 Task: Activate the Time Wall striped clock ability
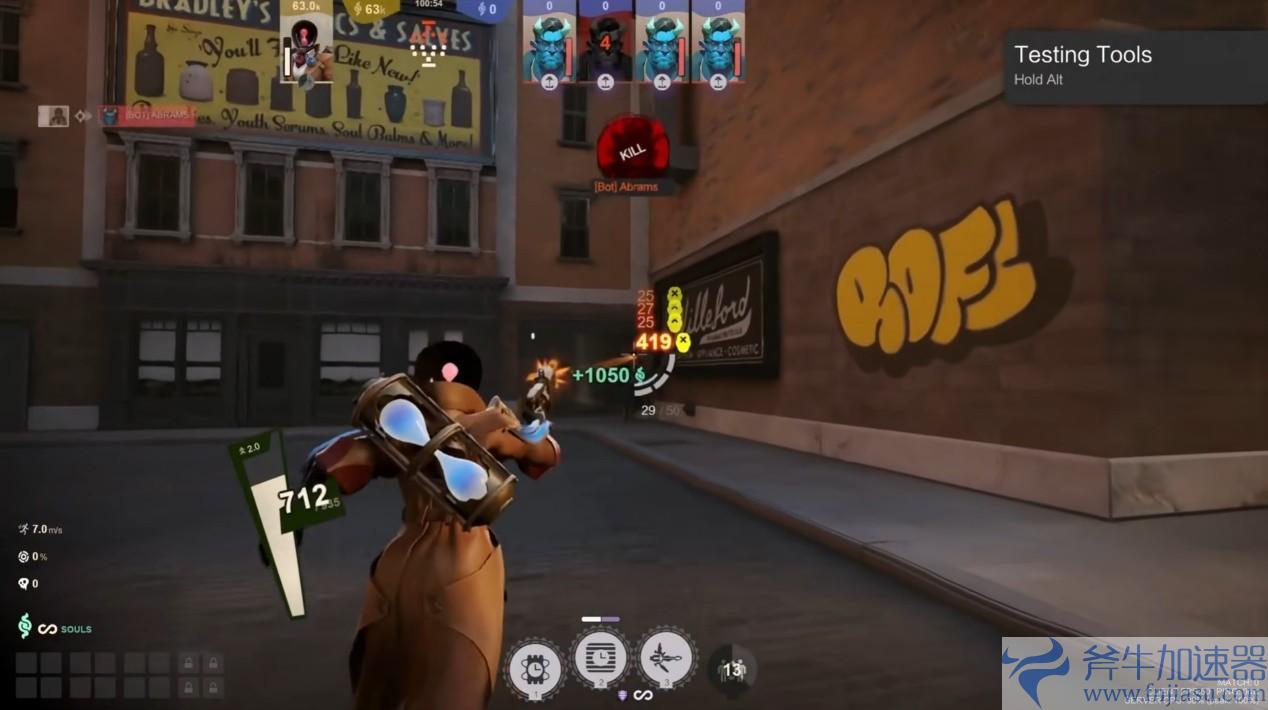(600, 658)
